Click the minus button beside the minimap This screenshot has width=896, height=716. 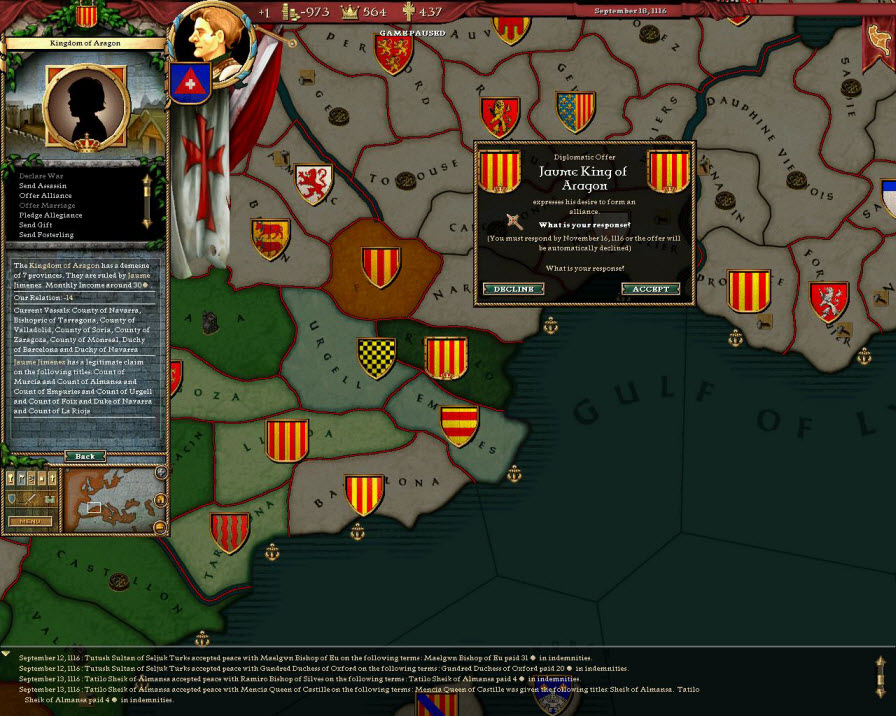pyautogui.click(x=160, y=526)
